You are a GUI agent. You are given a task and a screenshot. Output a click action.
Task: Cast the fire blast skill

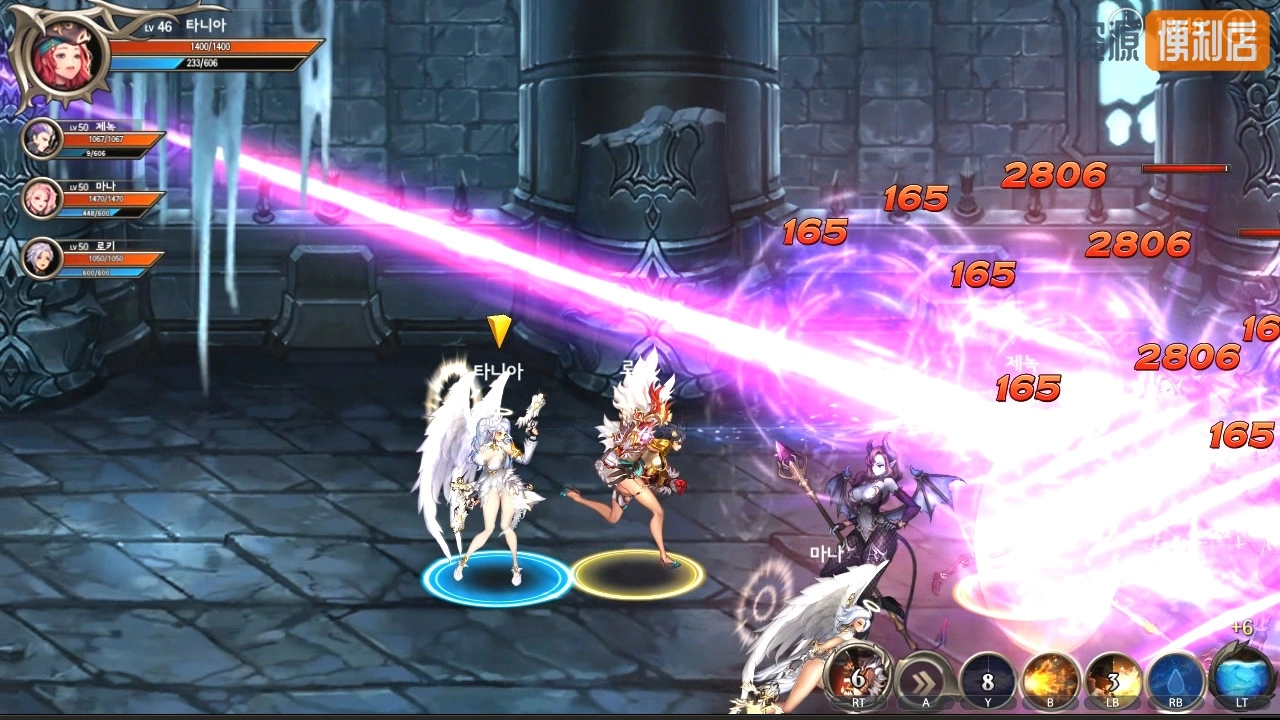point(1051,680)
